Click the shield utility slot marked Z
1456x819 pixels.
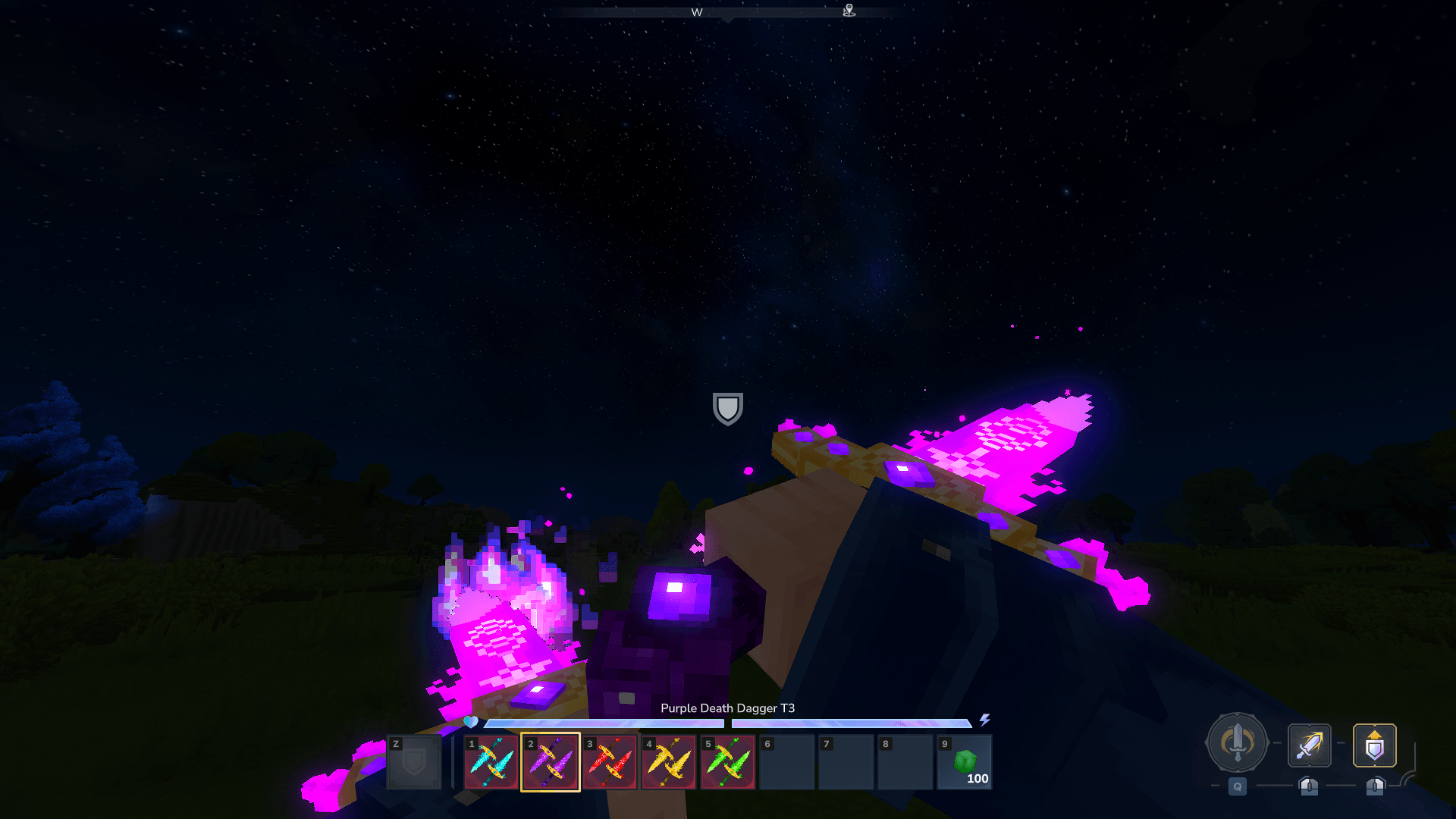[414, 762]
